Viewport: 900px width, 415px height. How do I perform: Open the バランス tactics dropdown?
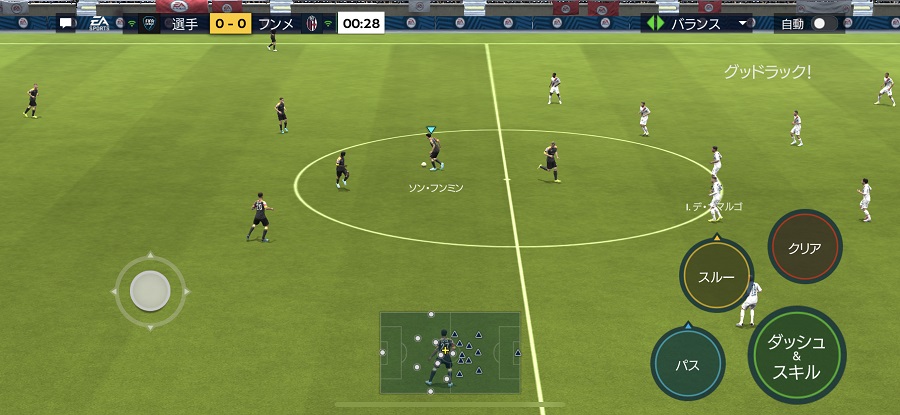pos(698,23)
